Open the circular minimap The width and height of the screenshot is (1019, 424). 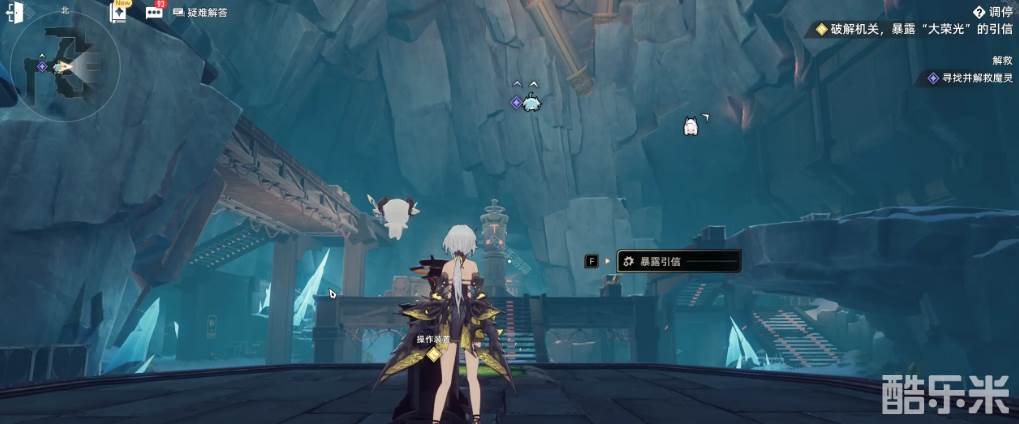pos(66,65)
